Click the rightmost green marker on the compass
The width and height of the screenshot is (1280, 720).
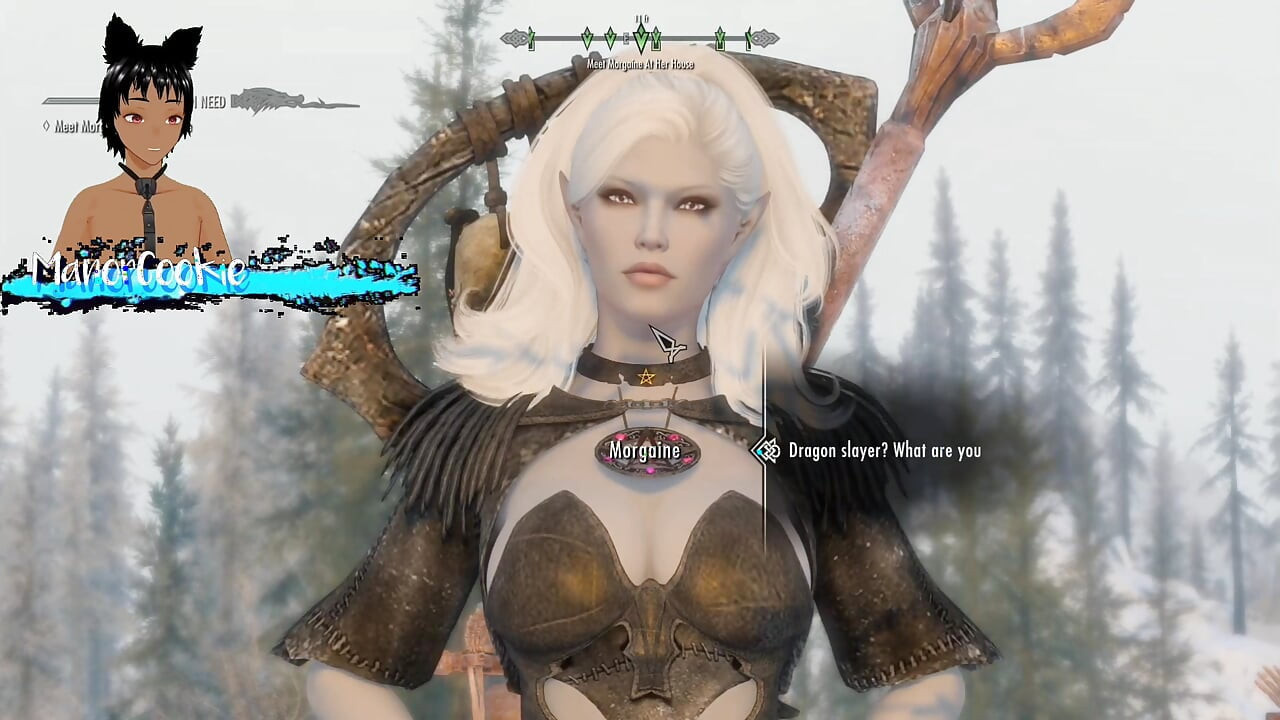[x=748, y=40]
